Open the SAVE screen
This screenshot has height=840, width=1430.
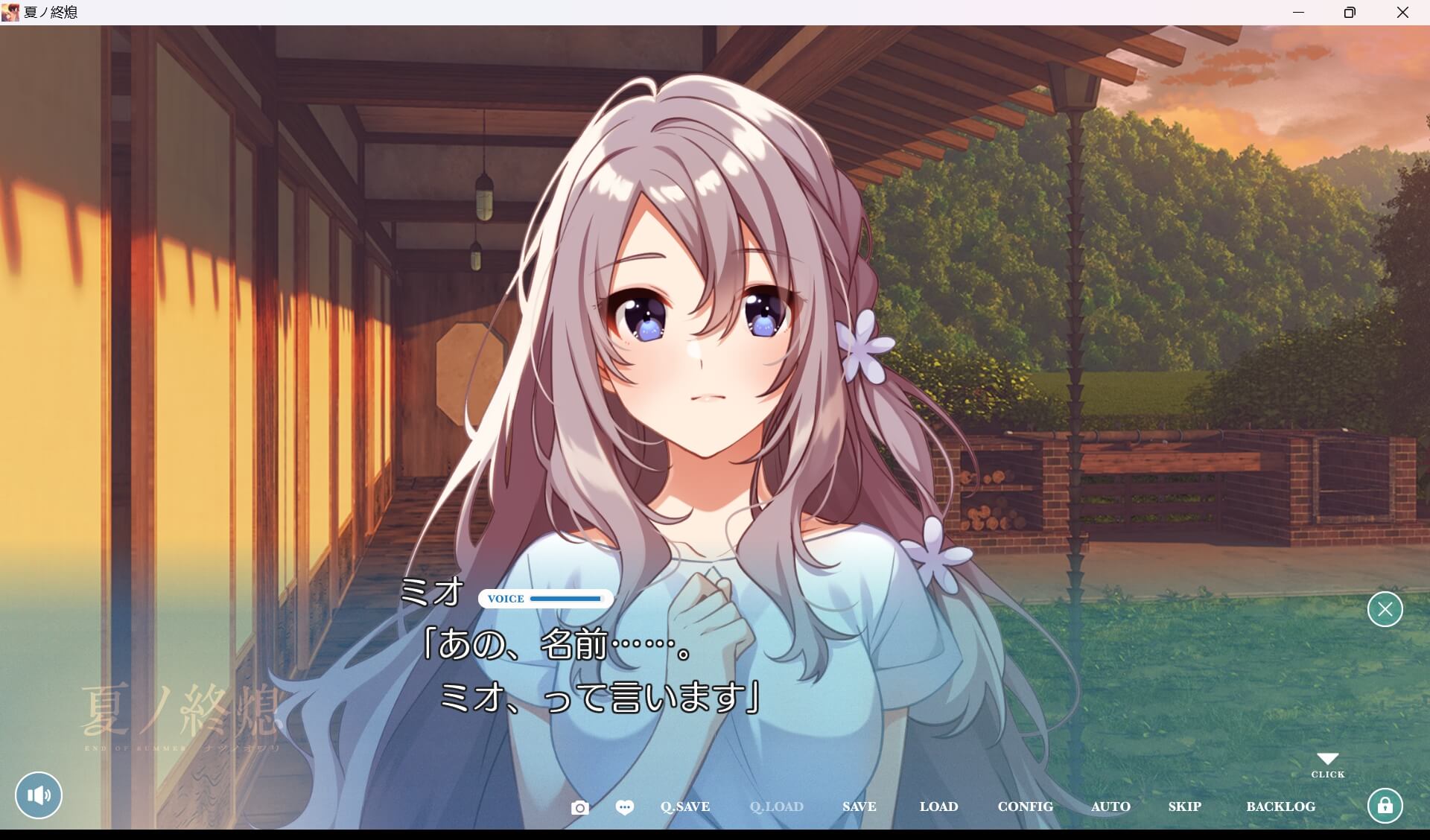(x=859, y=806)
